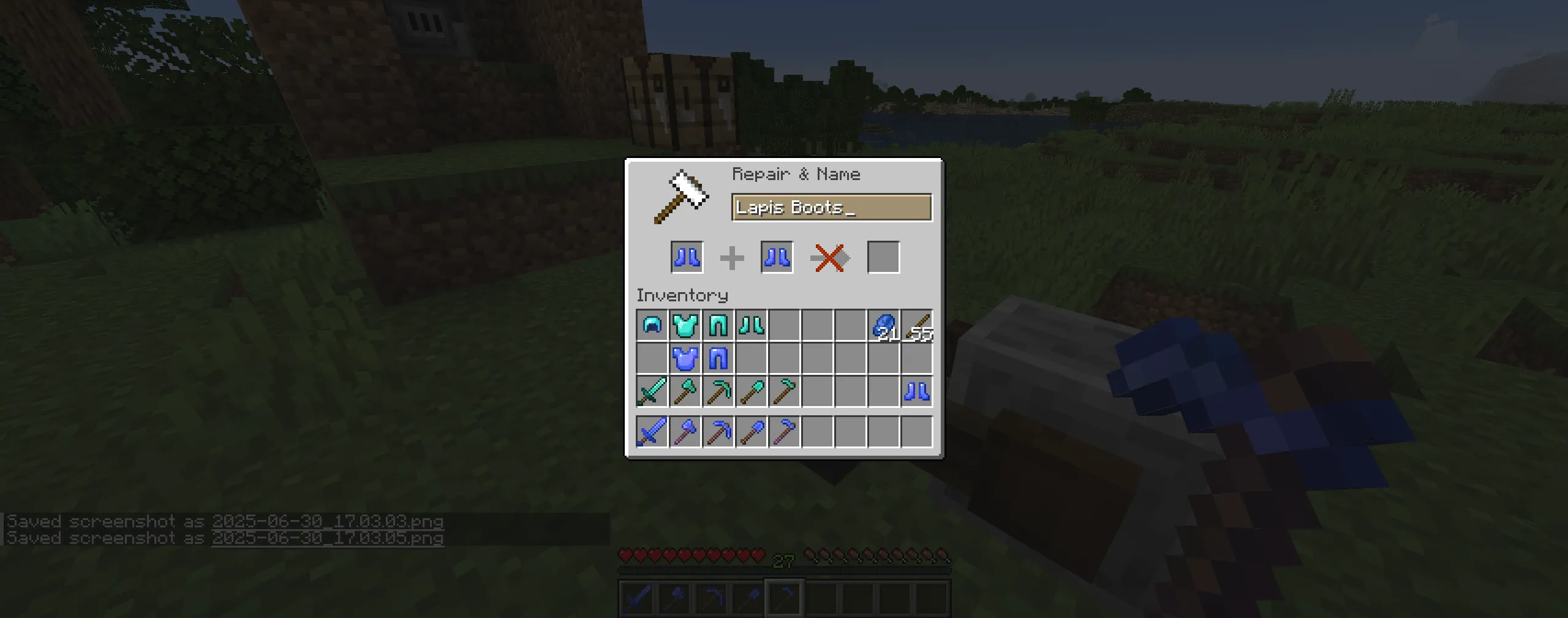This screenshot has width=1568, height=618.
Task: Click the empty anvil output slot
Action: 884,257
